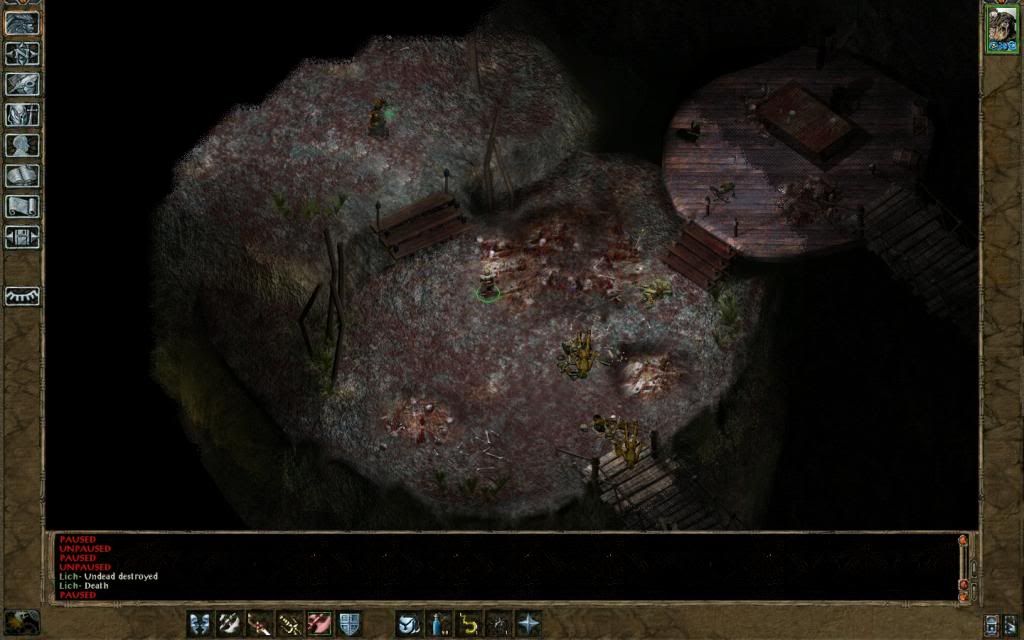Click the message log scrollbar
This screenshot has width=1024, height=640.
pyautogui.click(x=964, y=566)
